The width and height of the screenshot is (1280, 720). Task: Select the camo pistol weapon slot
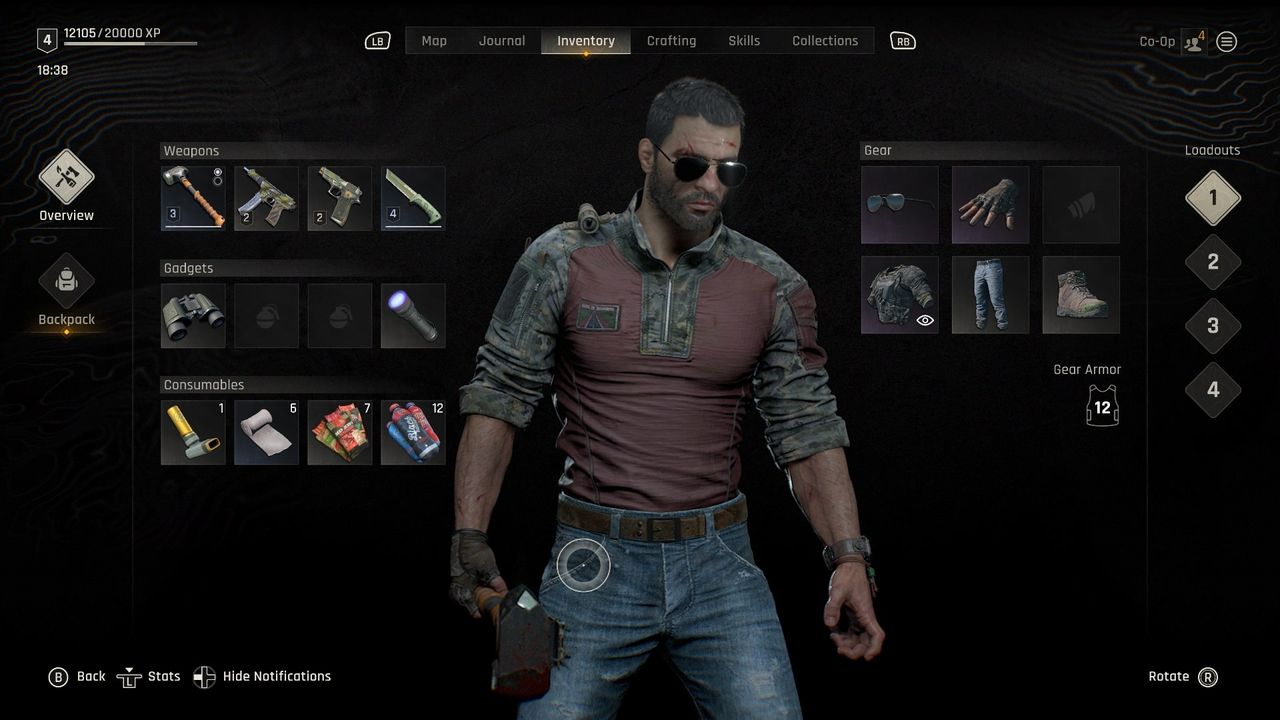[340, 196]
